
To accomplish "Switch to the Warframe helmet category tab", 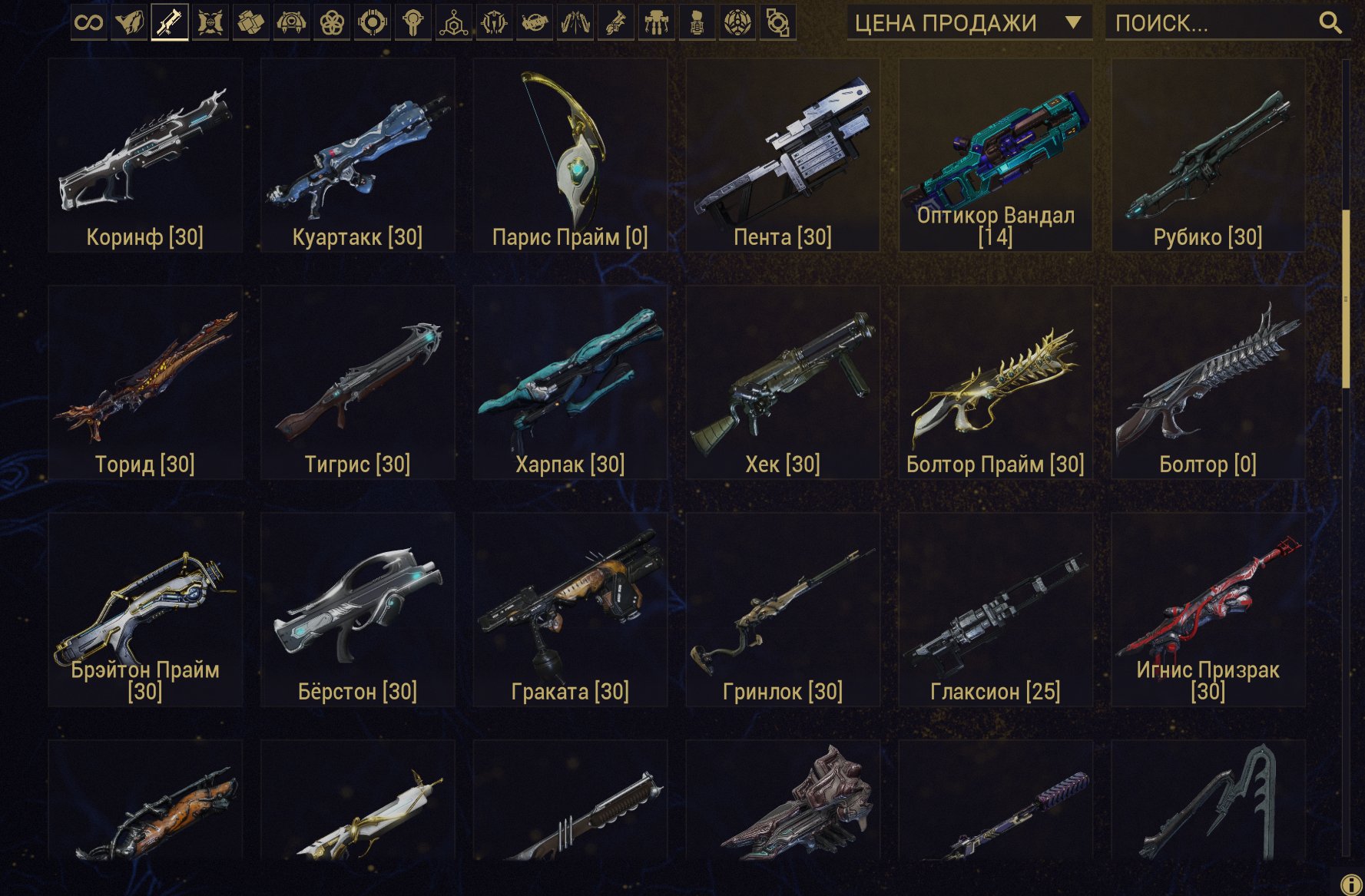I will [x=129, y=22].
